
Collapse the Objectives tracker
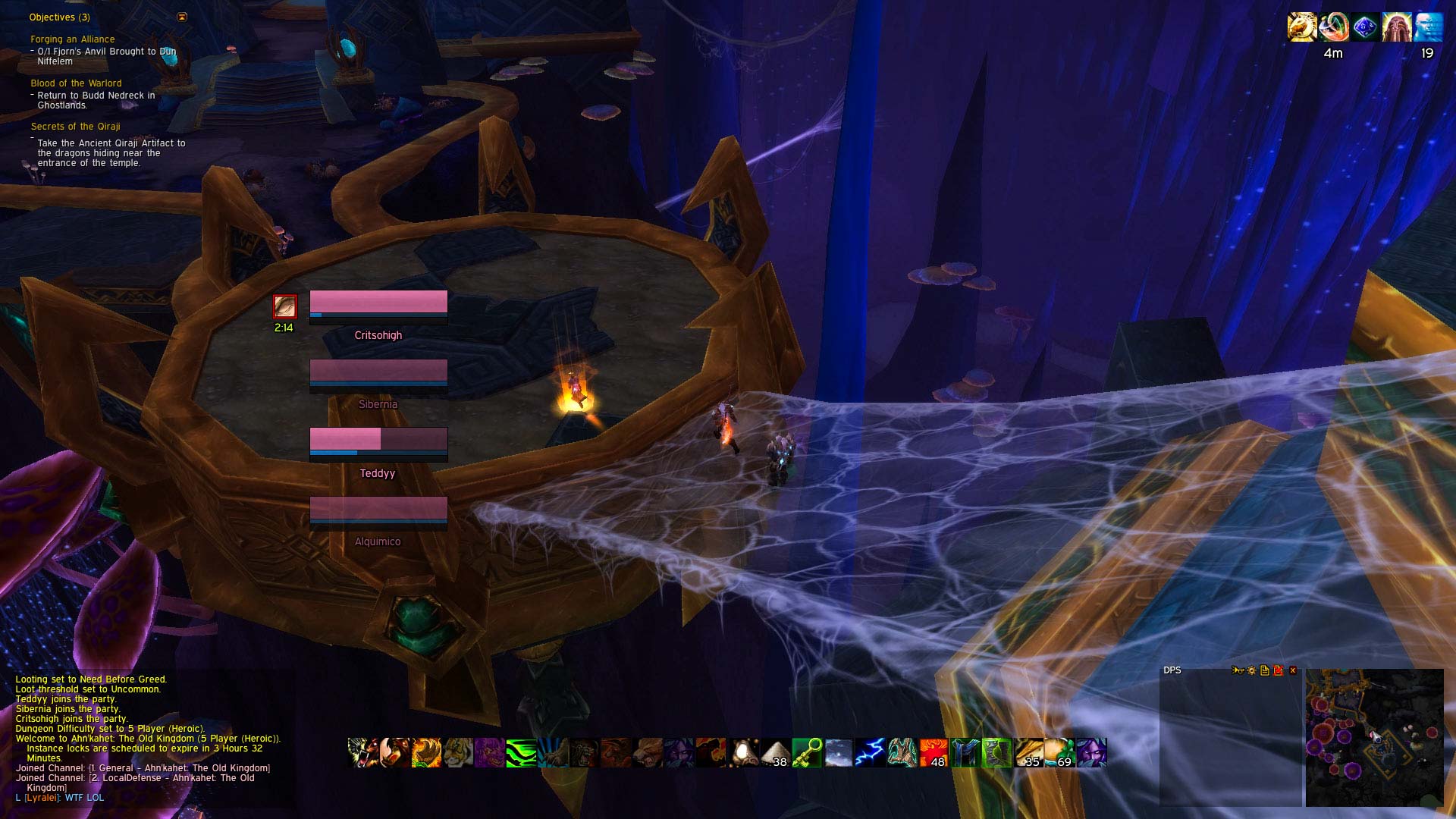182,17
